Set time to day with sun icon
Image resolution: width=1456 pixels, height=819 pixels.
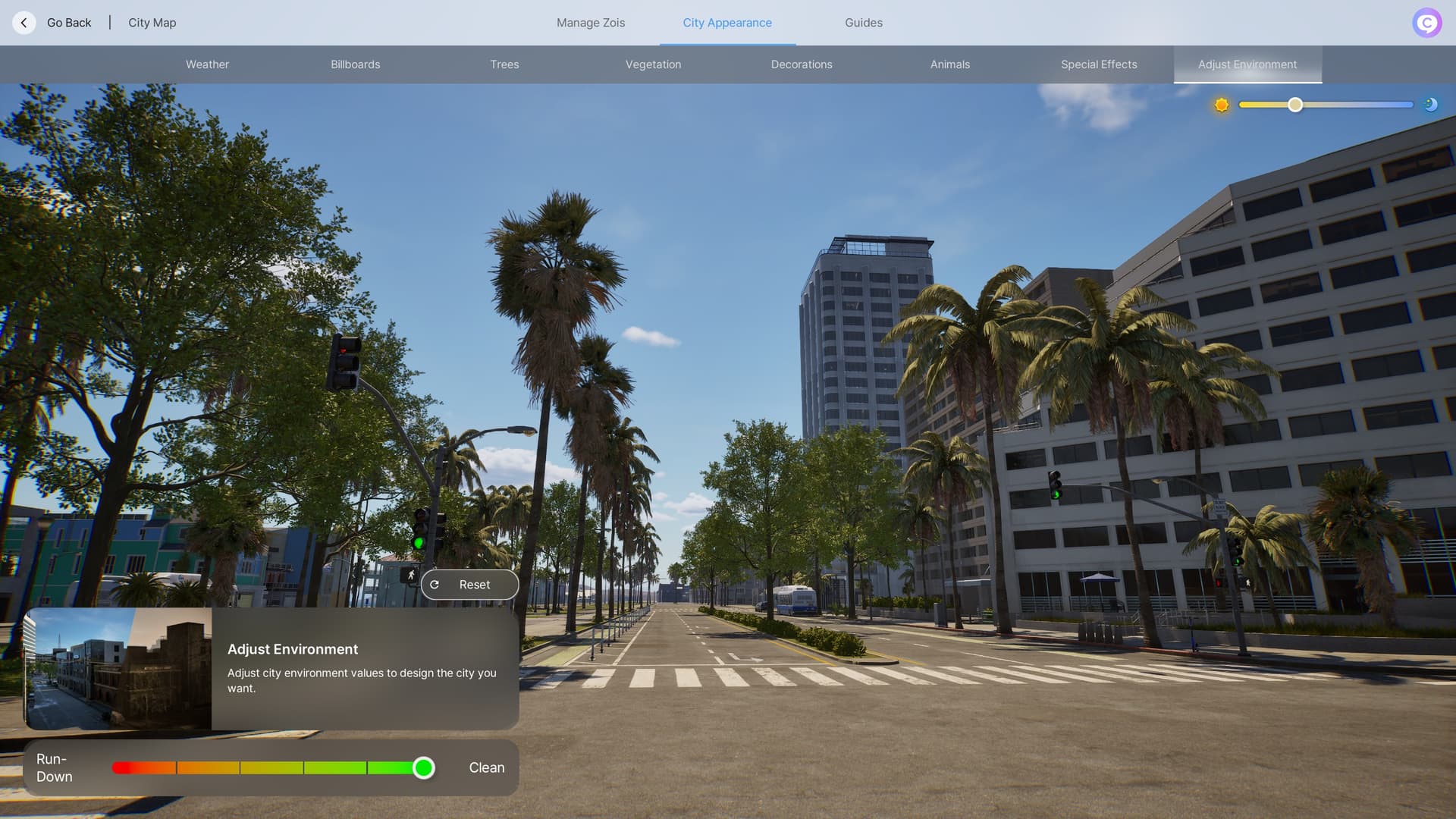[1222, 105]
